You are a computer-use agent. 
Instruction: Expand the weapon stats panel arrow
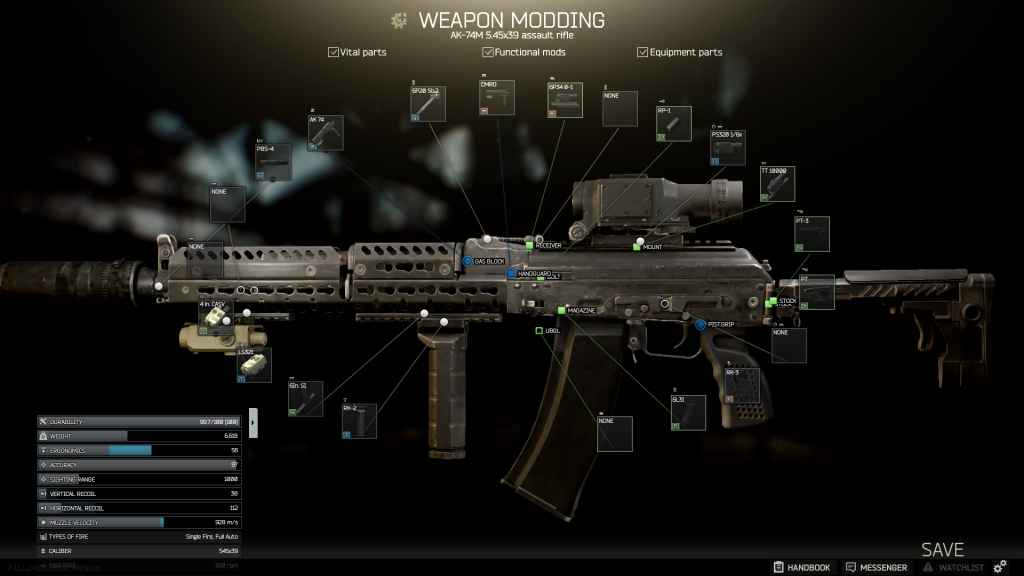(253, 422)
